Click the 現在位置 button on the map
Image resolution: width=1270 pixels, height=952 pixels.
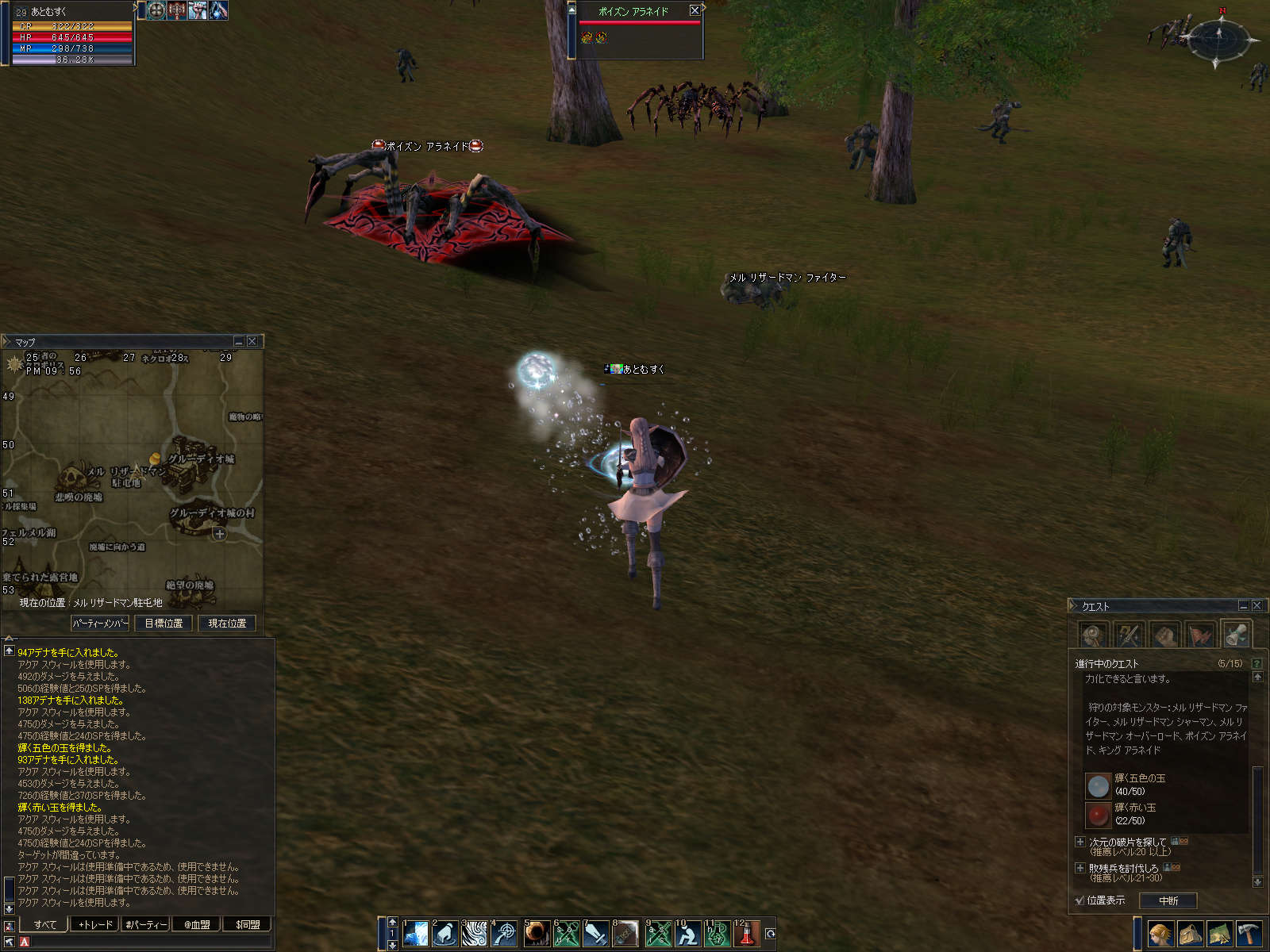coord(227,624)
